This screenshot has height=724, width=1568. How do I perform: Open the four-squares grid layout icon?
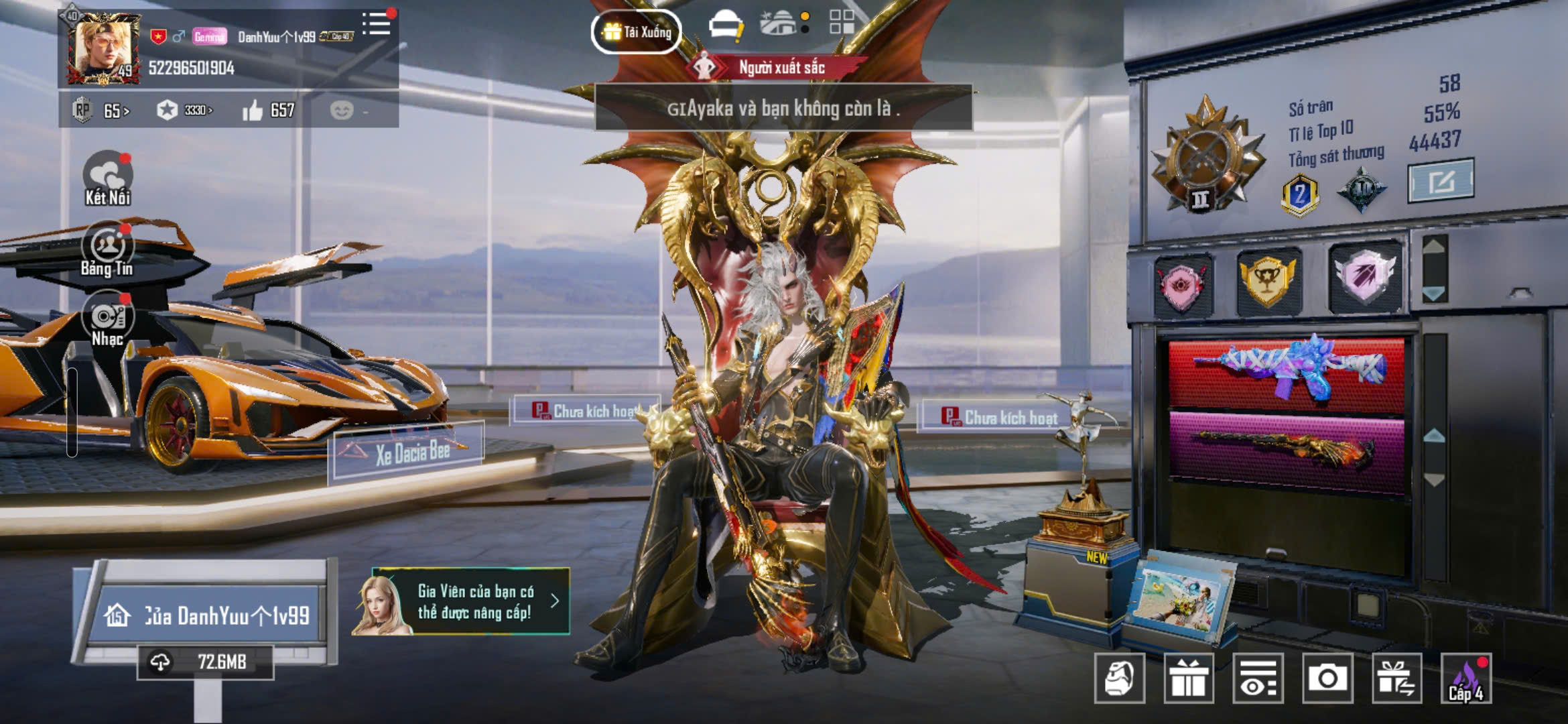842,21
